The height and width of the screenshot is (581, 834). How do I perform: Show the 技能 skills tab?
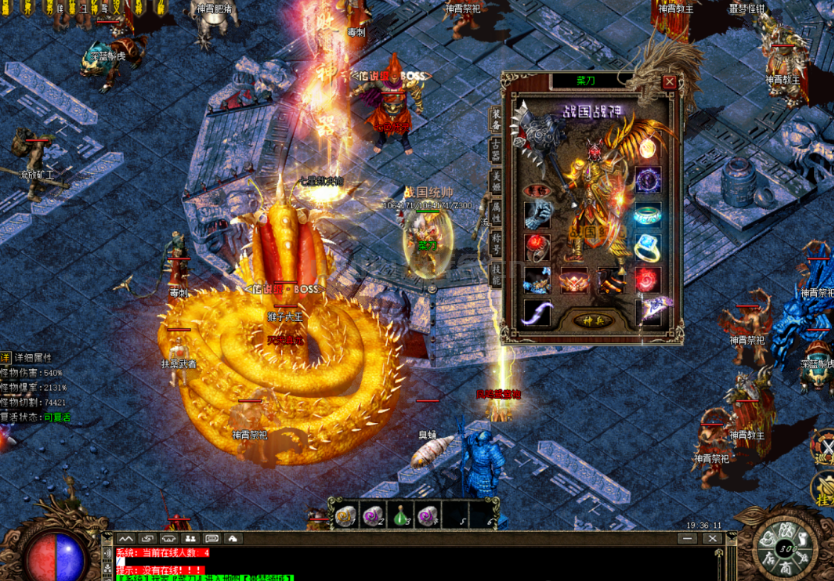pos(495,274)
